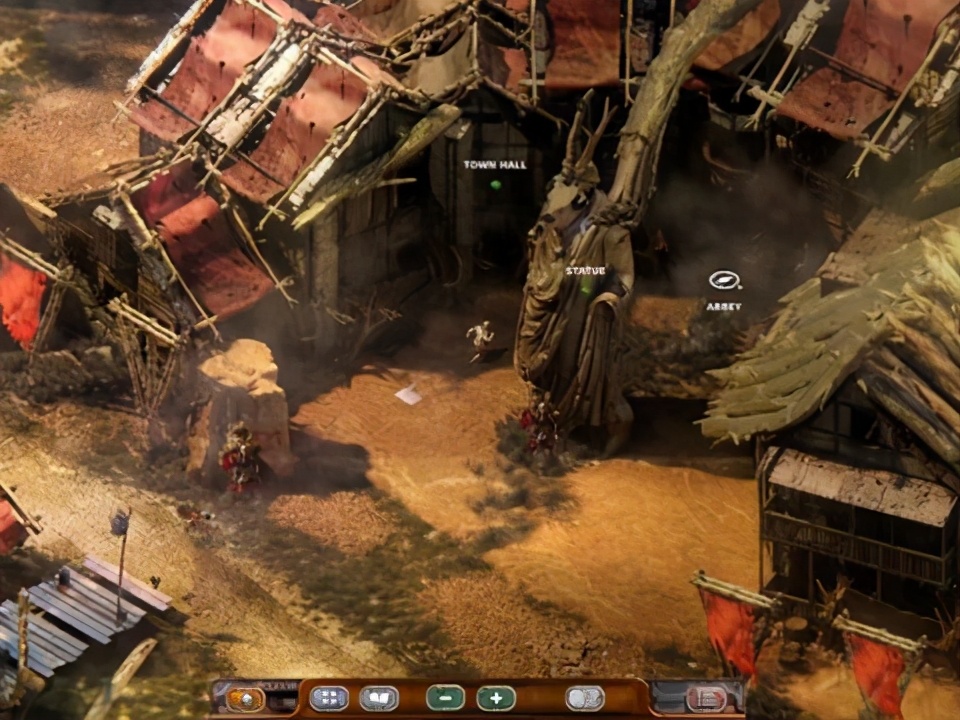Open the grid squares toolbar button
960x720 pixels.
[329, 698]
